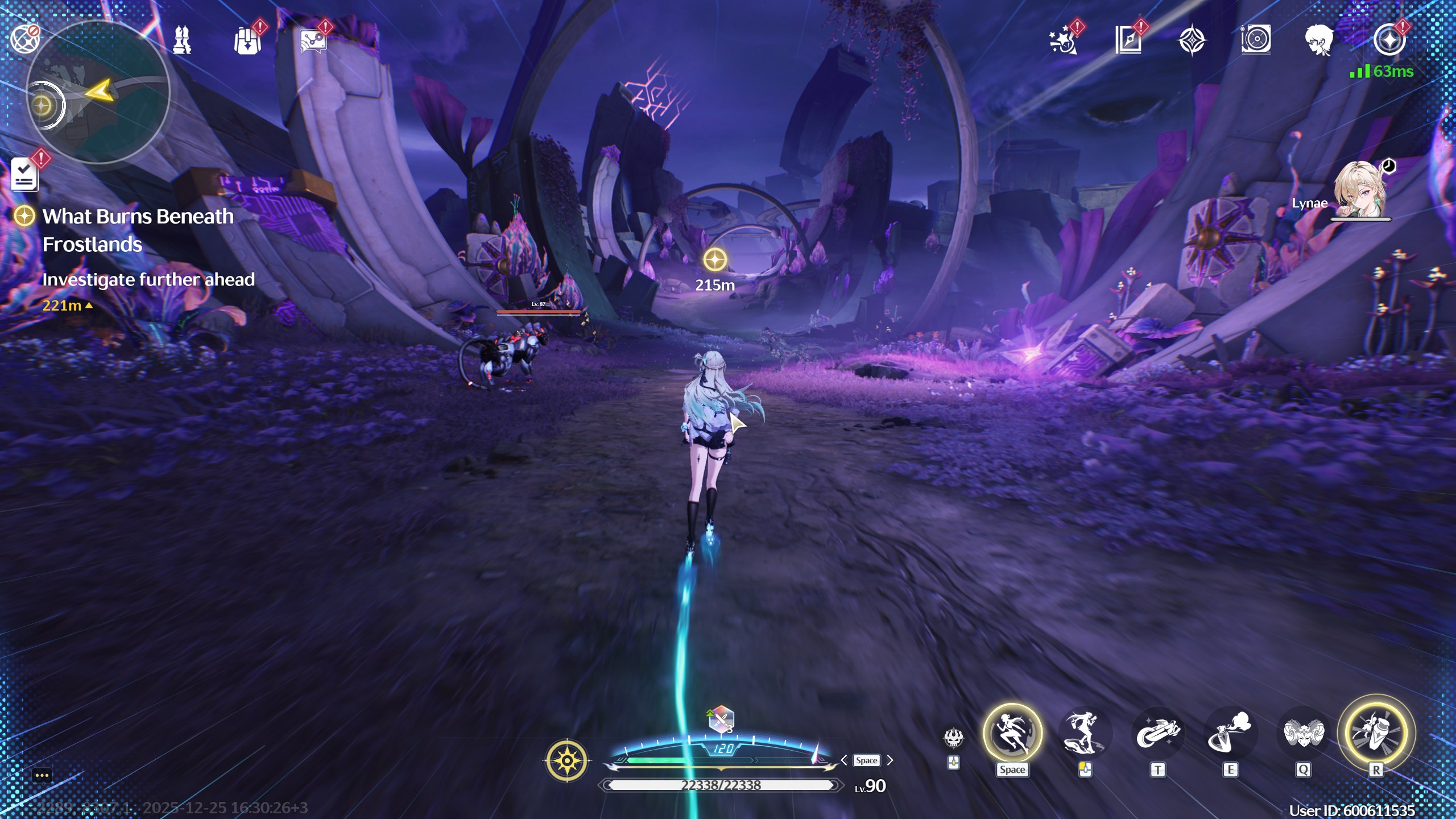Open the guidebook compass icon

(1128, 41)
